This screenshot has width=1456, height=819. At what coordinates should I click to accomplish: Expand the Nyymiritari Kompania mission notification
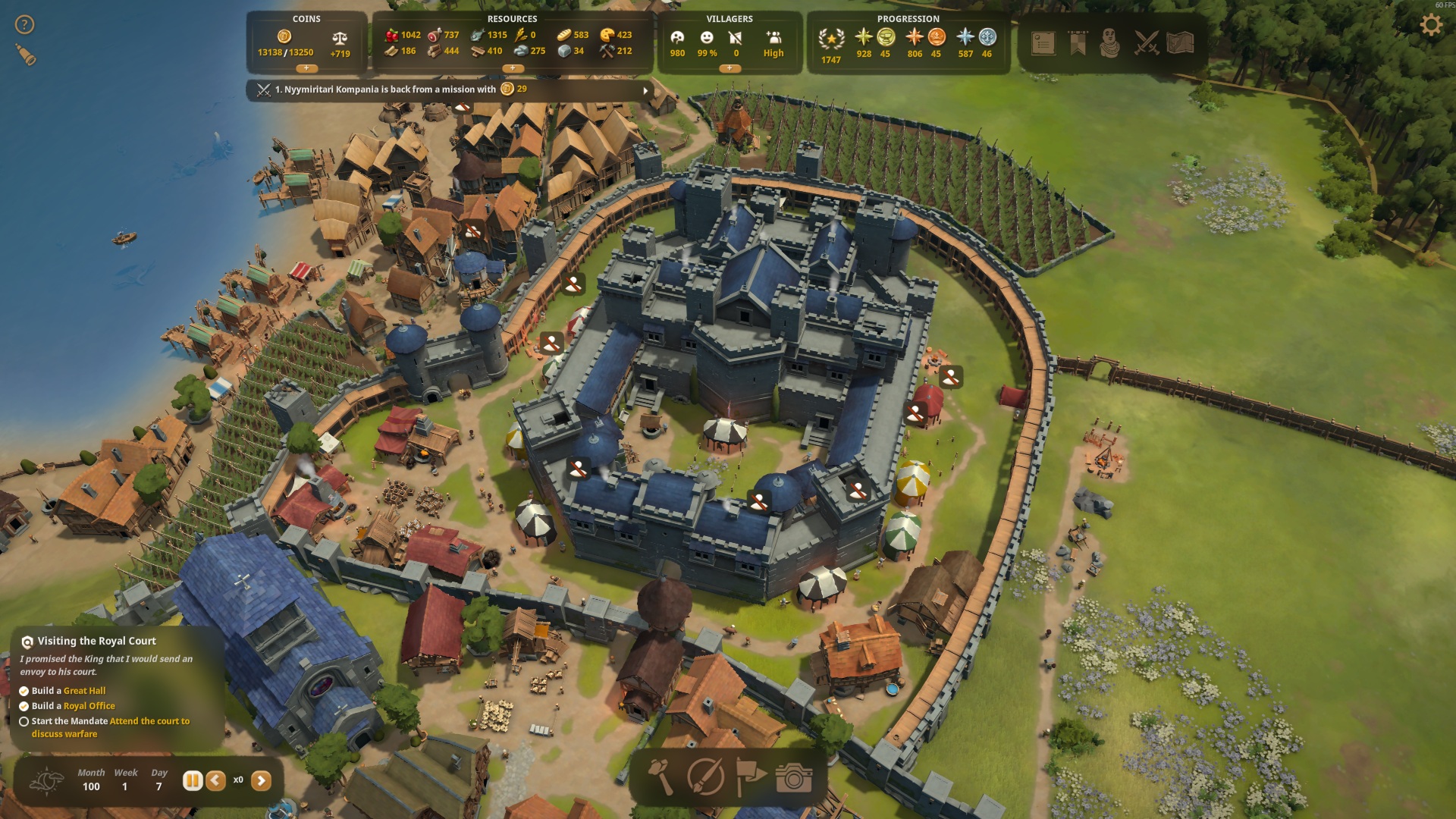pyautogui.click(x=645, y=90)
